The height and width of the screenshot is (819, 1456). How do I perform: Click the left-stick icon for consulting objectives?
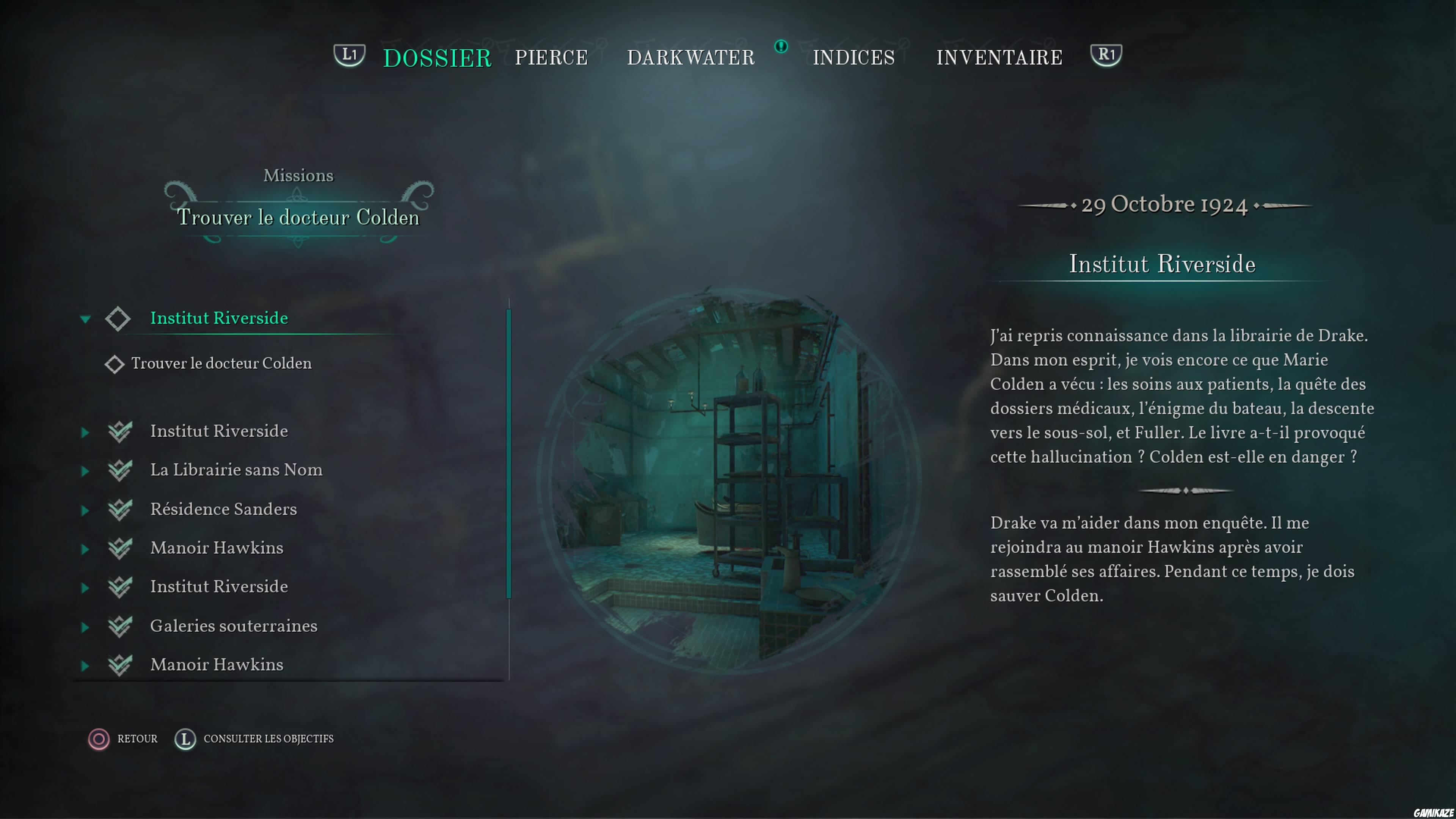click(x=185, y=739)
